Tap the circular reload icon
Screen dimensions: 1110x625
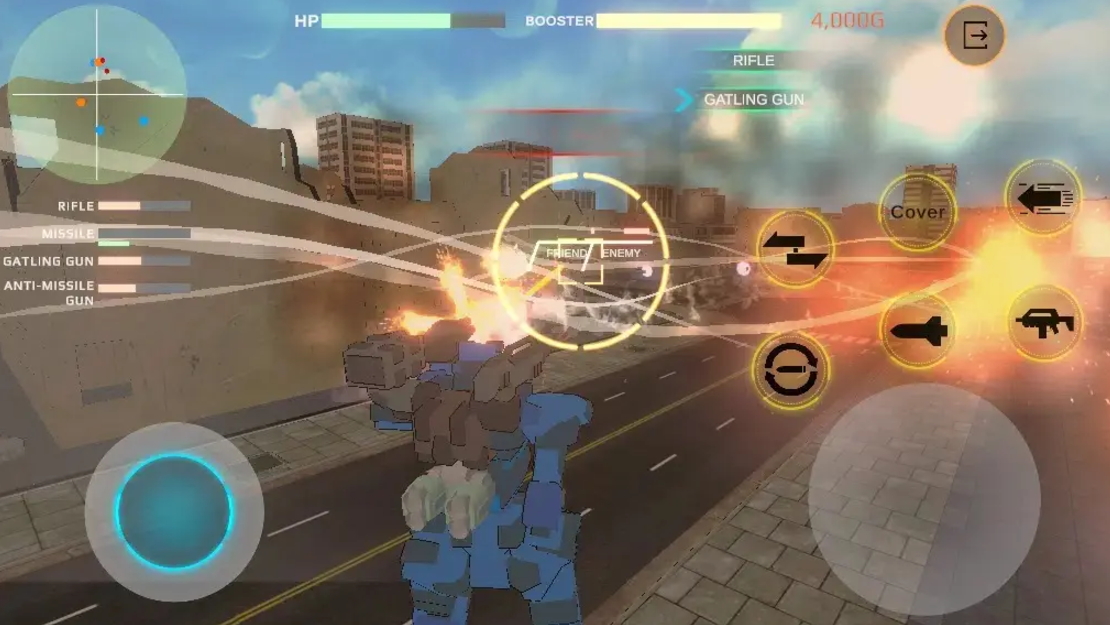(x=790, y=371)
